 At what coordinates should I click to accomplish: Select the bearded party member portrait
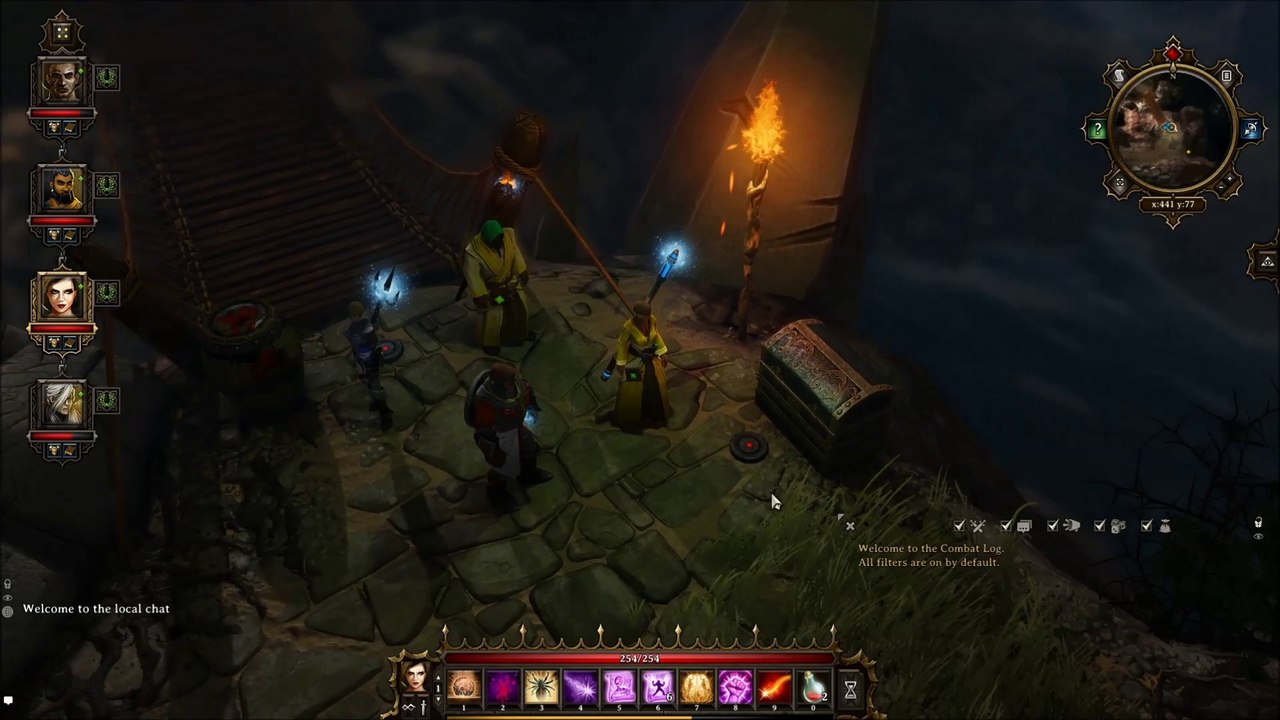pyautogui.click(x=62, y=190)
